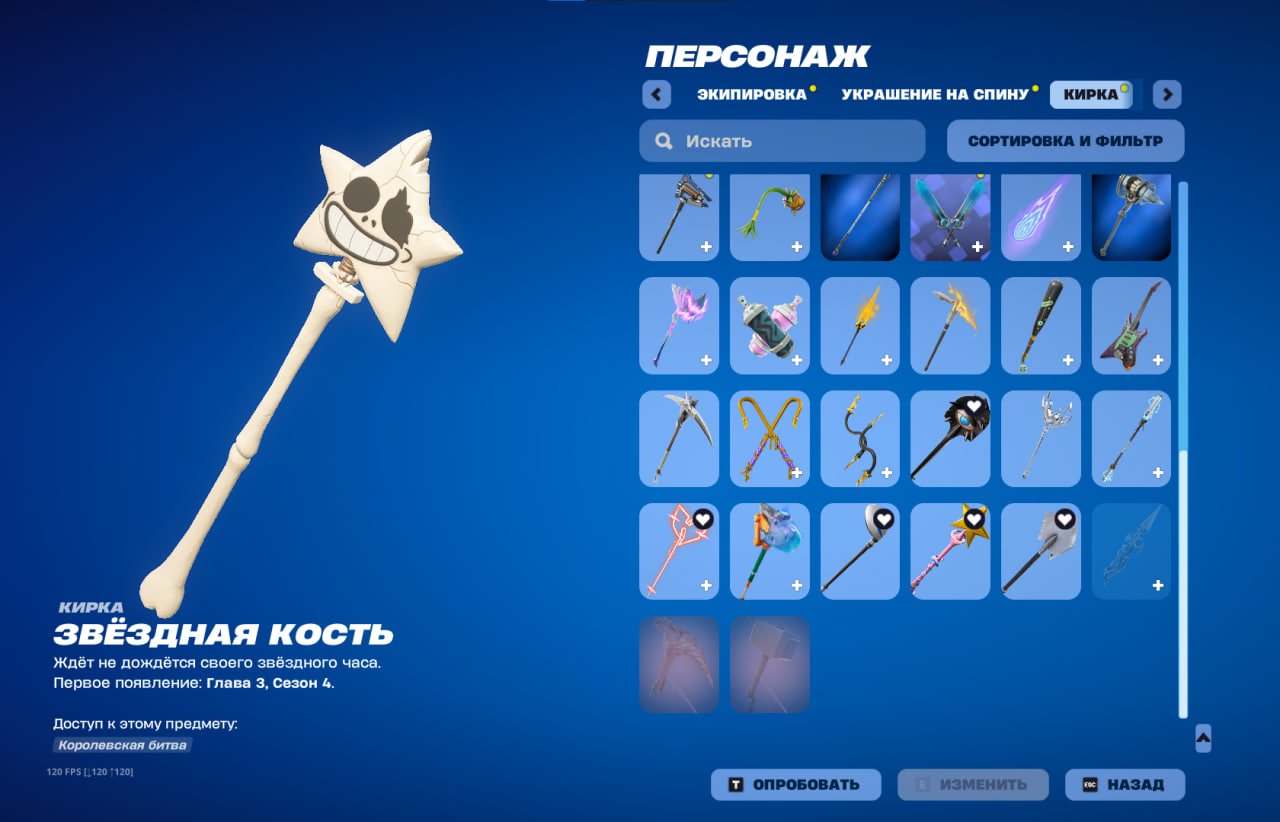Select the pink crystal scythe pickaxe
1280x822 pixels.
679,325
